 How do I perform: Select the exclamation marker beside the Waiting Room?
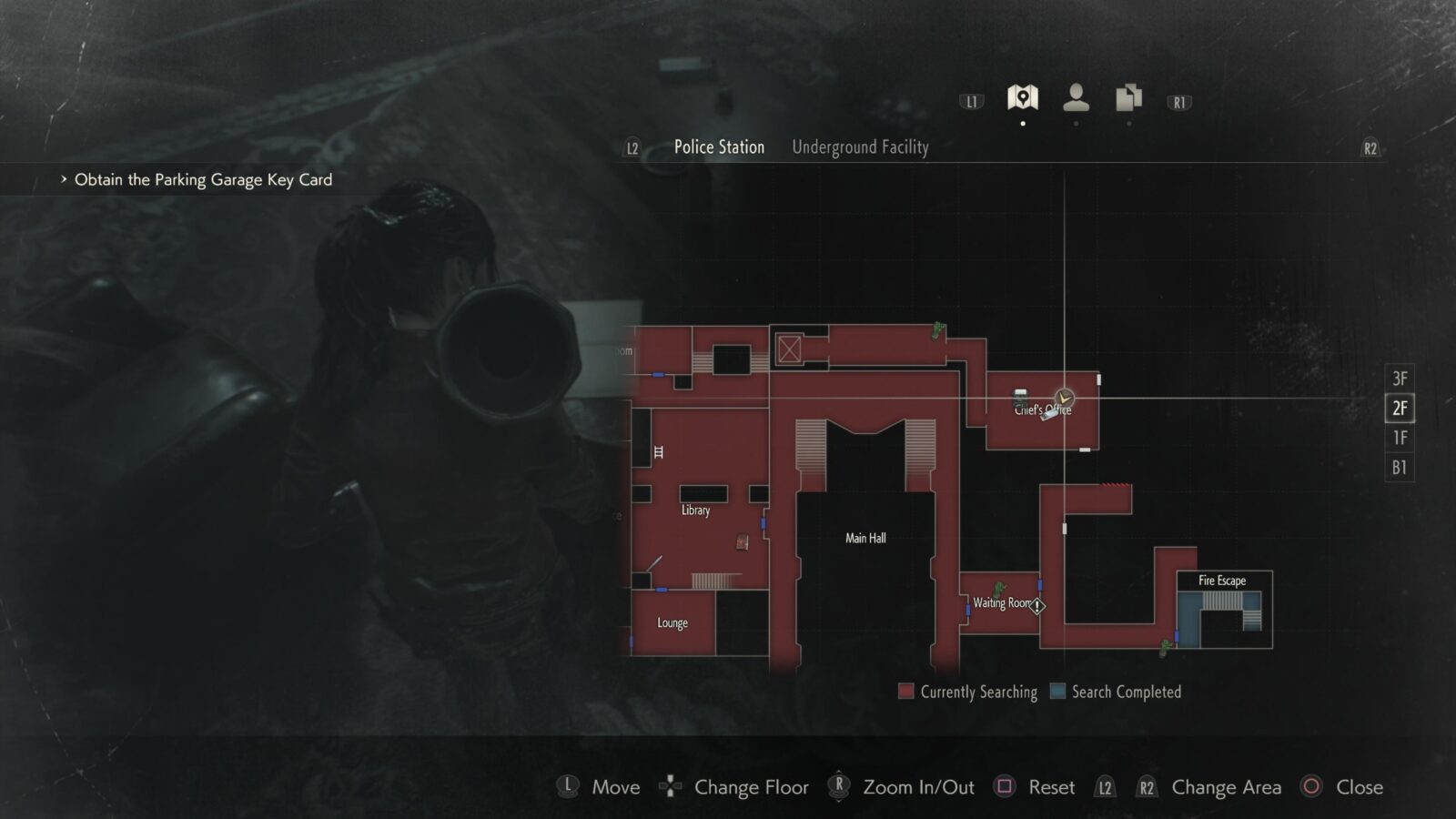point(1036,604)
